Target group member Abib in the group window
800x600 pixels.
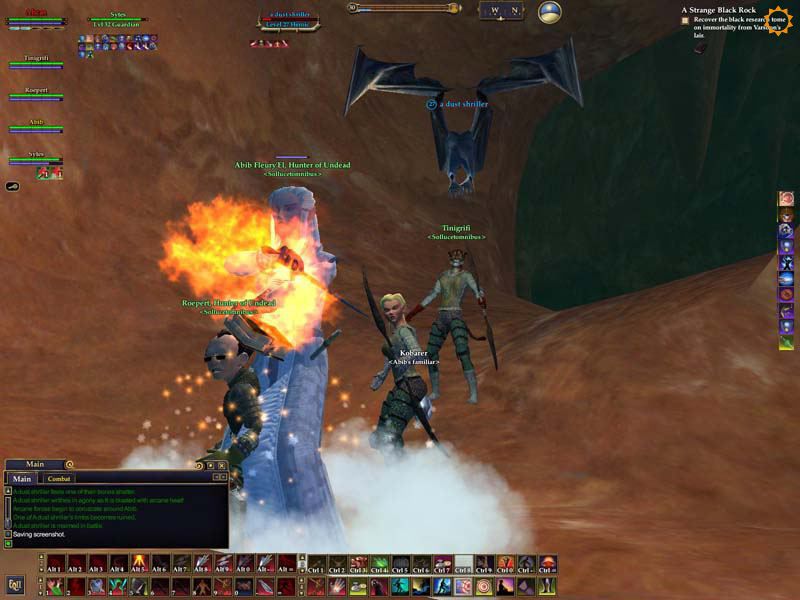37,125
